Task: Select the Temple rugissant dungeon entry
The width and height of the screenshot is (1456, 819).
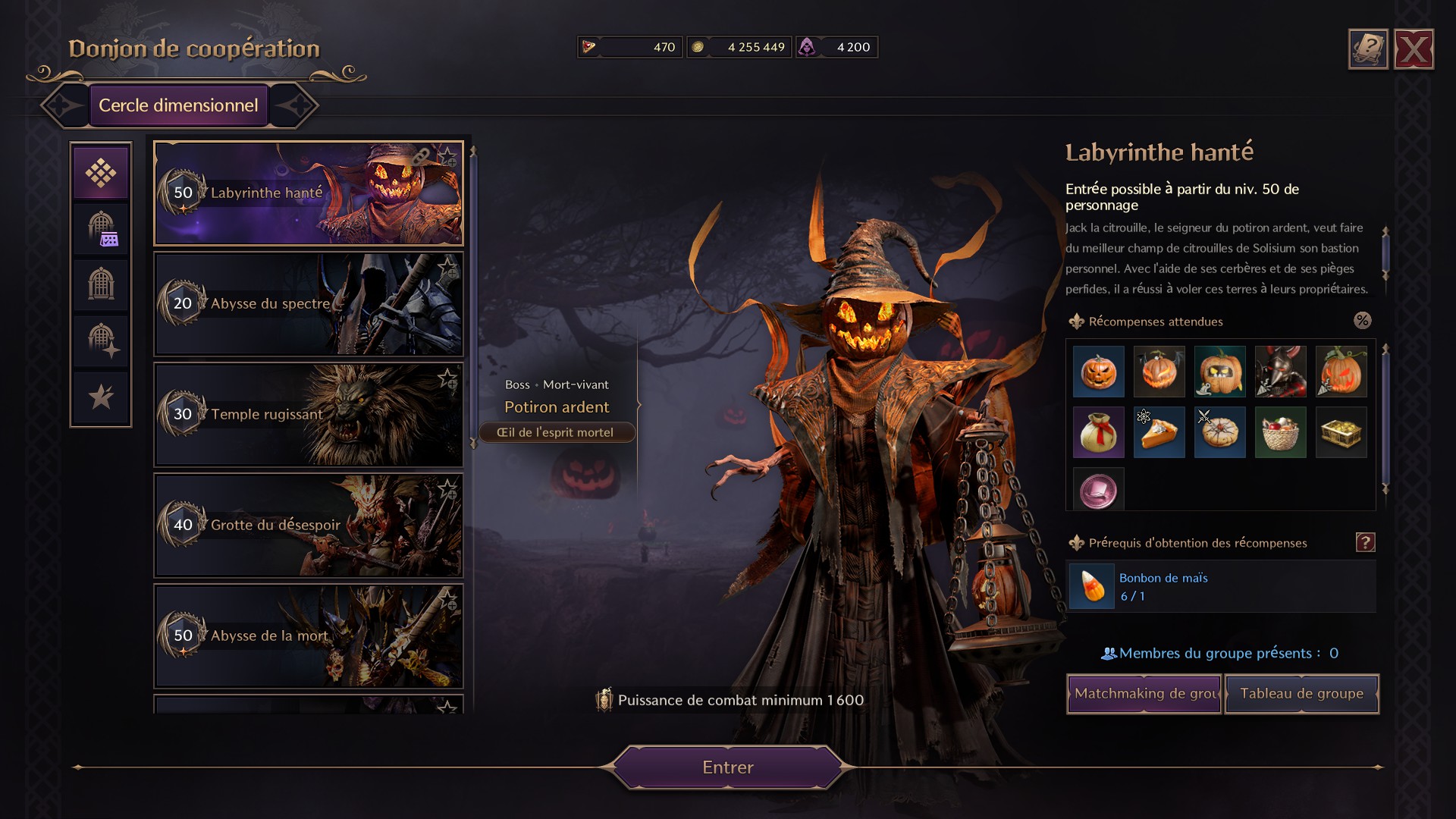Action: point(309,414)
